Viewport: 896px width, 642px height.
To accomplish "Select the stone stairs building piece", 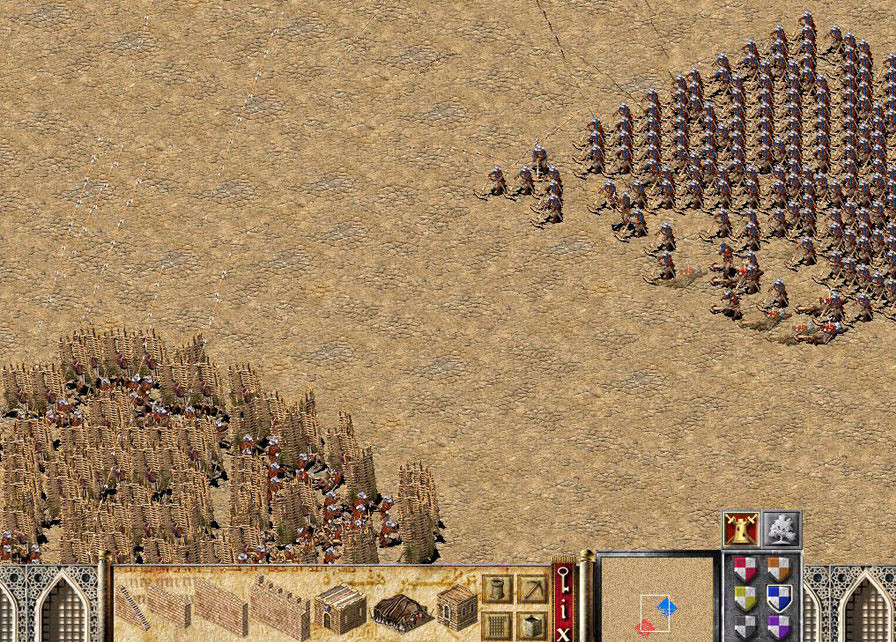I will (130, 606).
